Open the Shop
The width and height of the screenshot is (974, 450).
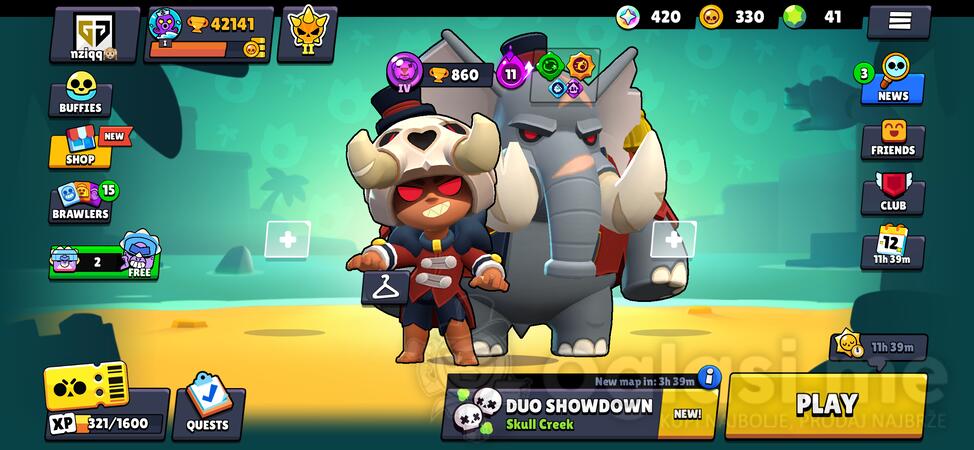(81, 148)
